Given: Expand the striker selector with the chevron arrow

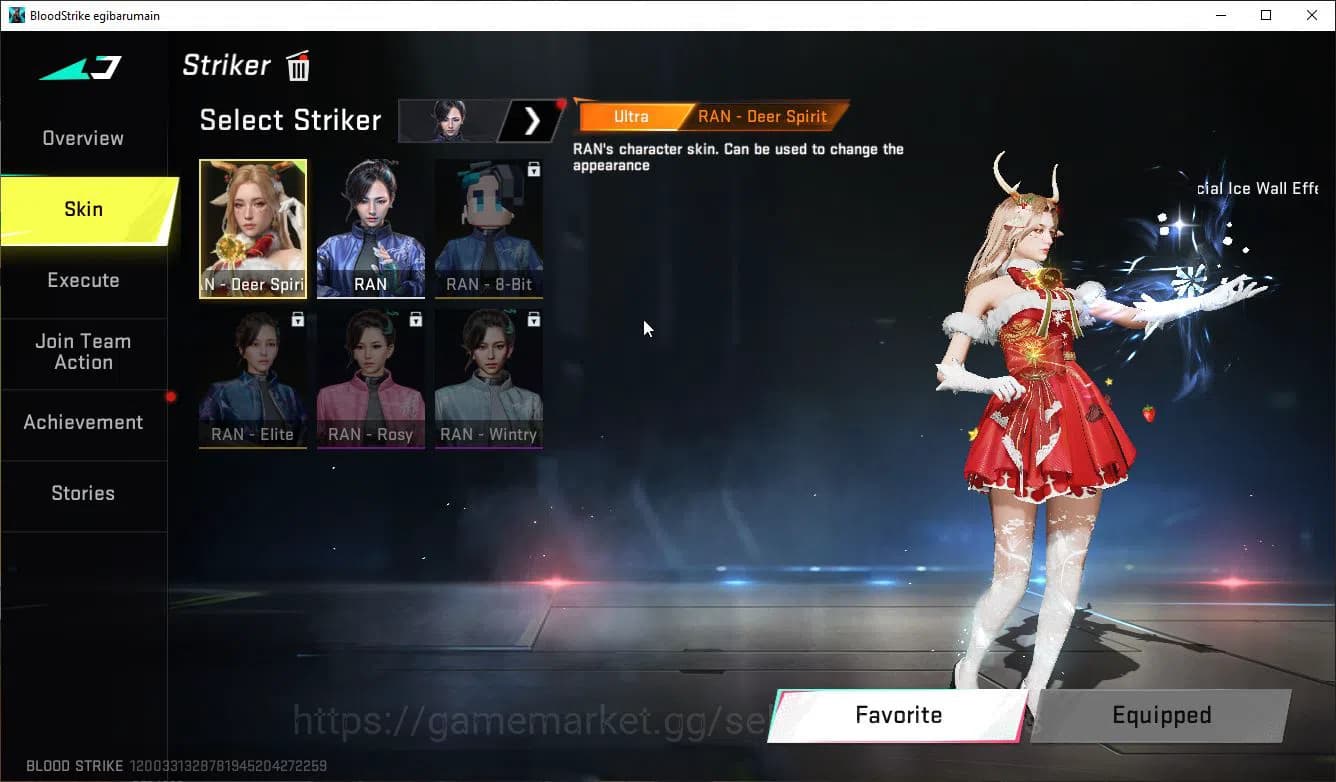Looking at the screenshot, I should [531, 120].
